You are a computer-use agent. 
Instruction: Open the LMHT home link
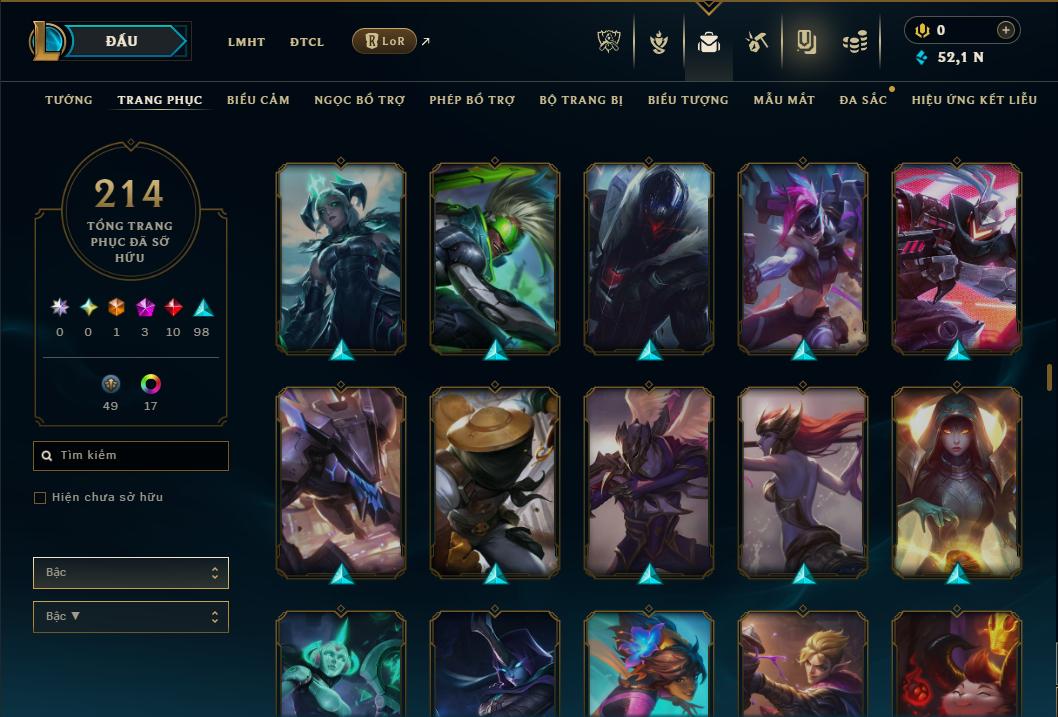(x=246, y=42)
